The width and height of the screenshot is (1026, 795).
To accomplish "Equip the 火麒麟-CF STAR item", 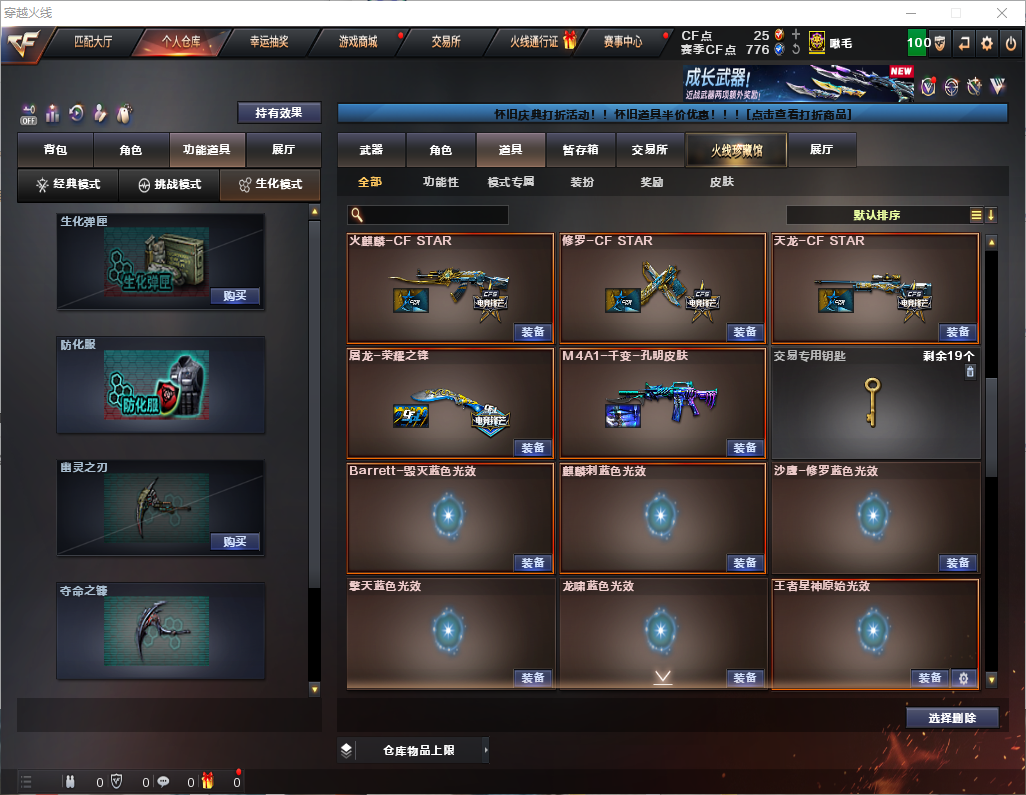I will pyautogui.click(x=533, y=332).
